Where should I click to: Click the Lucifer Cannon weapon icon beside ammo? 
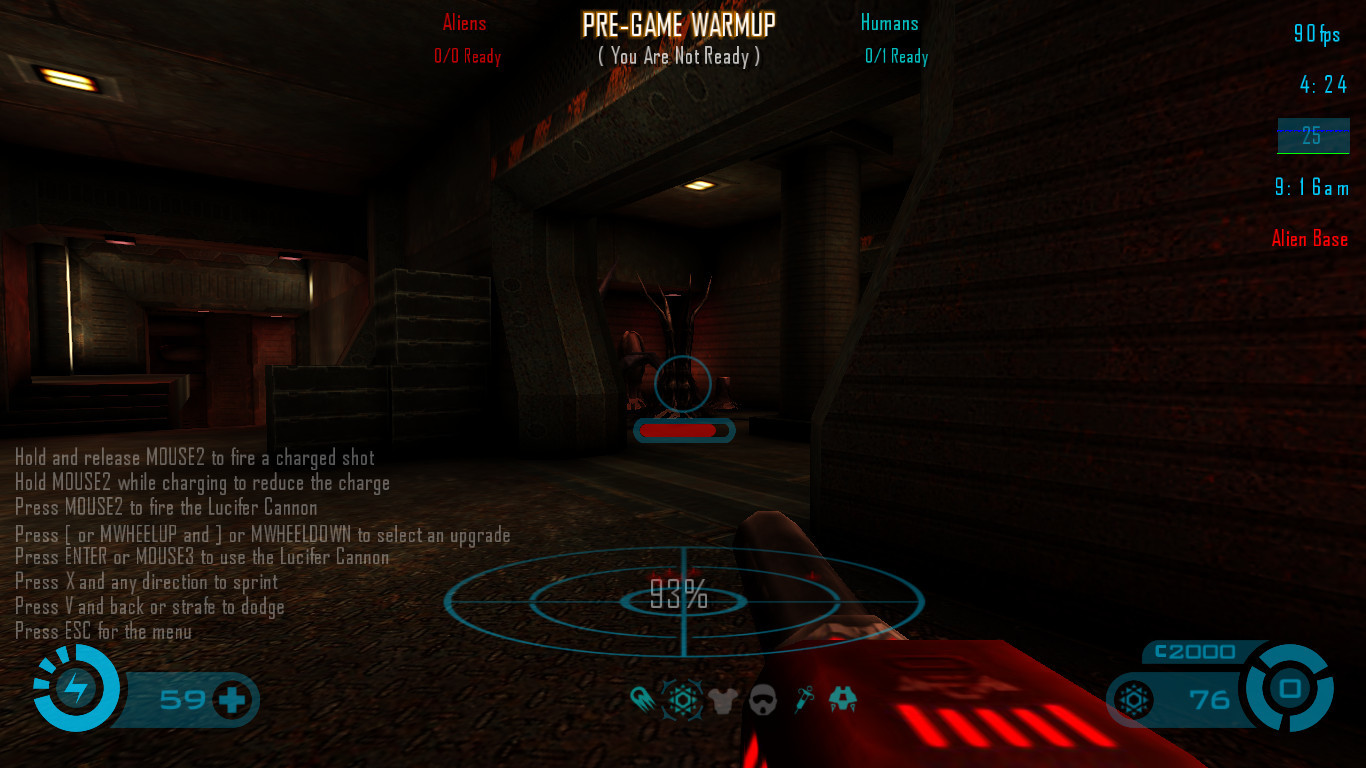1135,699
